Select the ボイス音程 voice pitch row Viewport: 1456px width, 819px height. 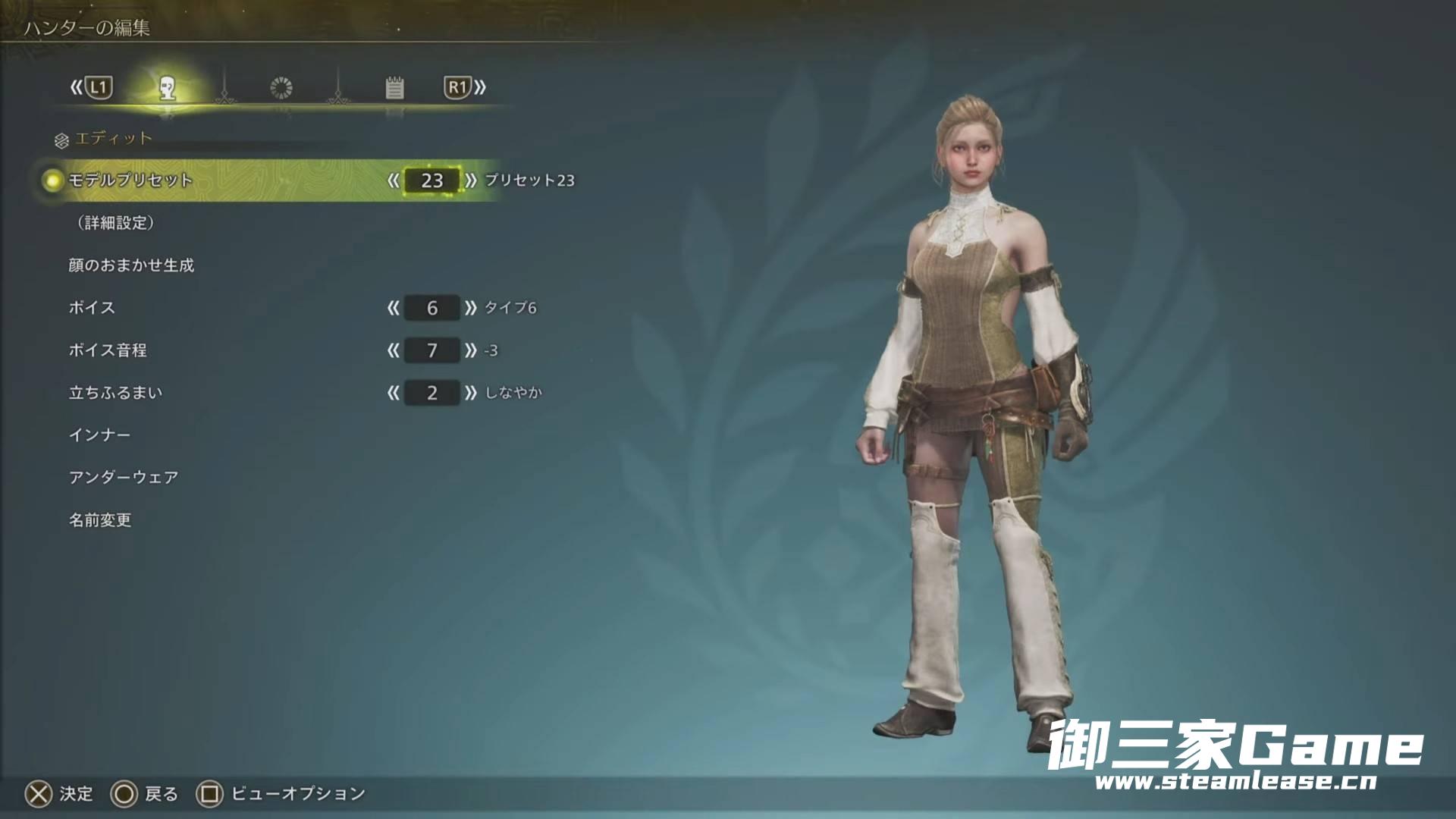click(x=108, y=350)
